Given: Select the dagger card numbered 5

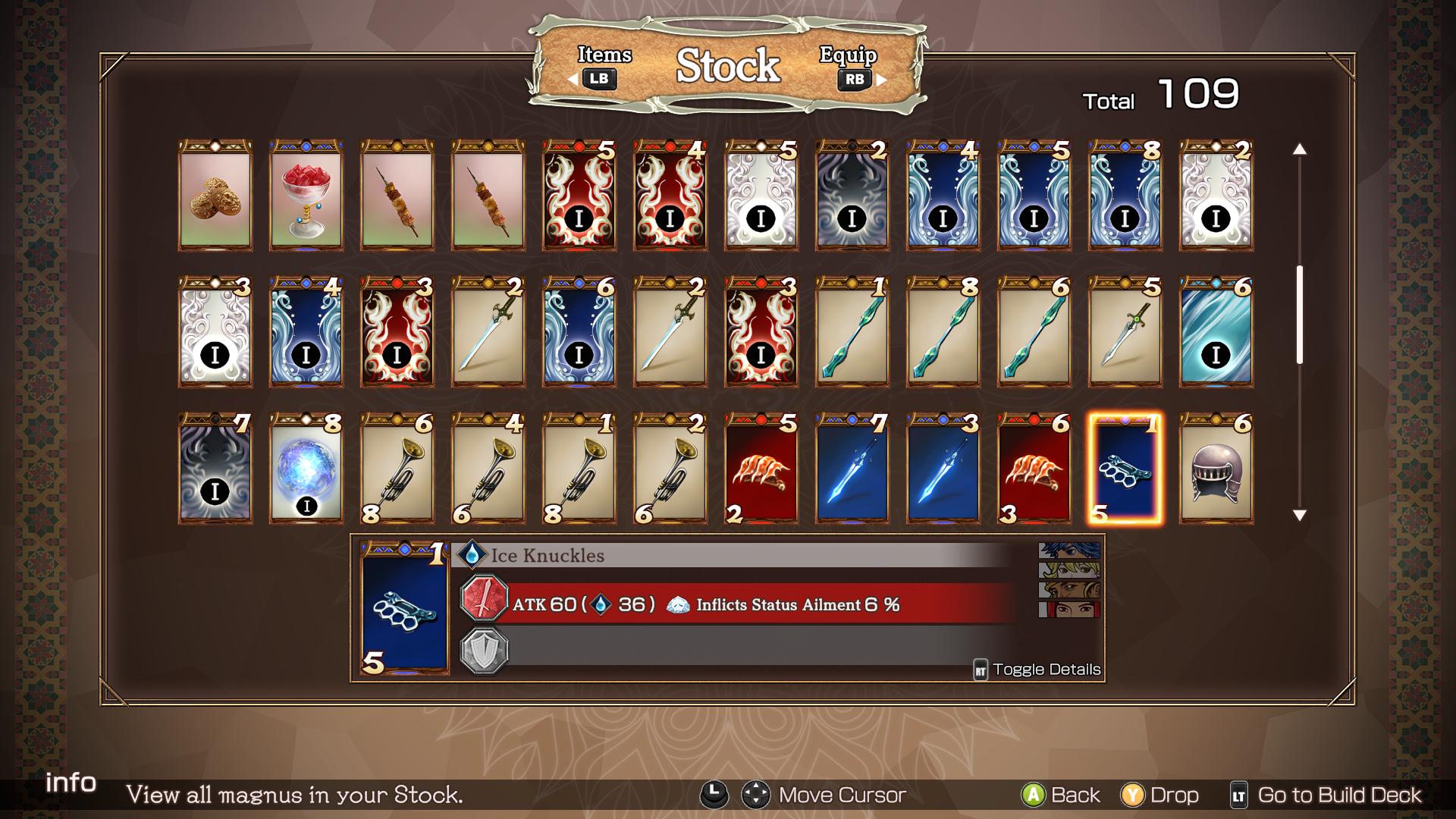Looking at the screenshot, I should point(1125,332).
